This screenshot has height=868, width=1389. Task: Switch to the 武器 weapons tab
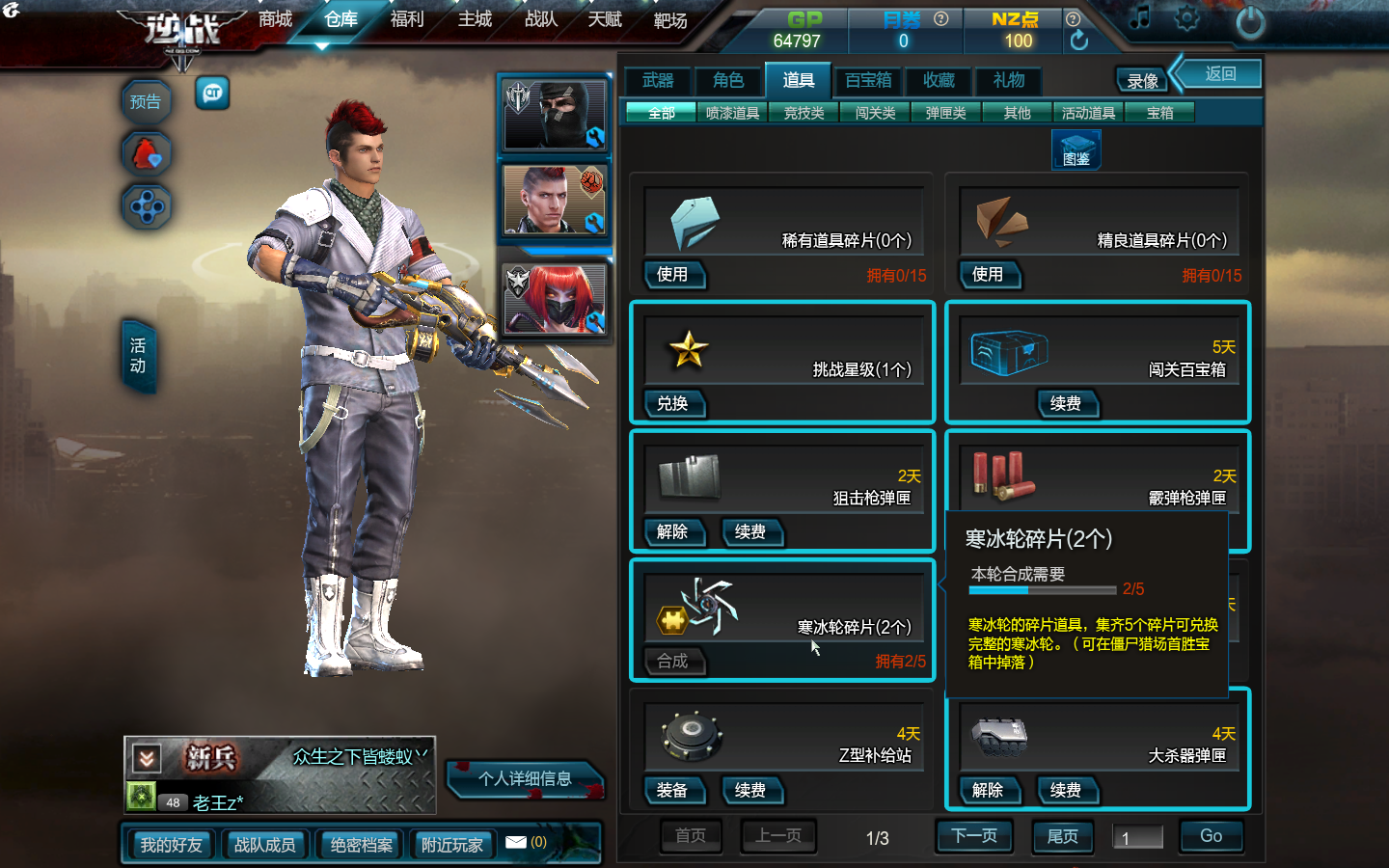[x=658, y=81]
